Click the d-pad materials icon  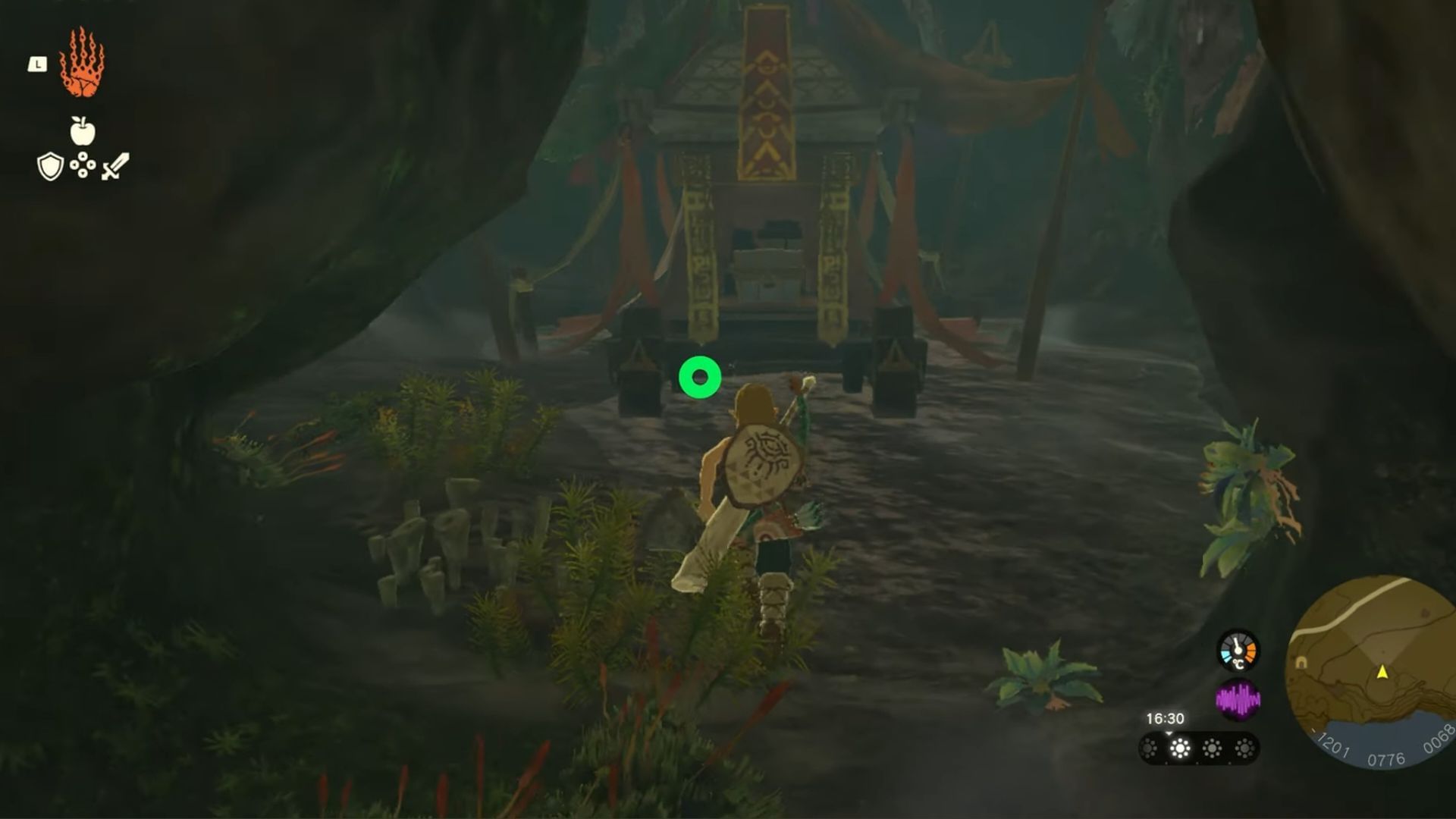pos(82,165)
